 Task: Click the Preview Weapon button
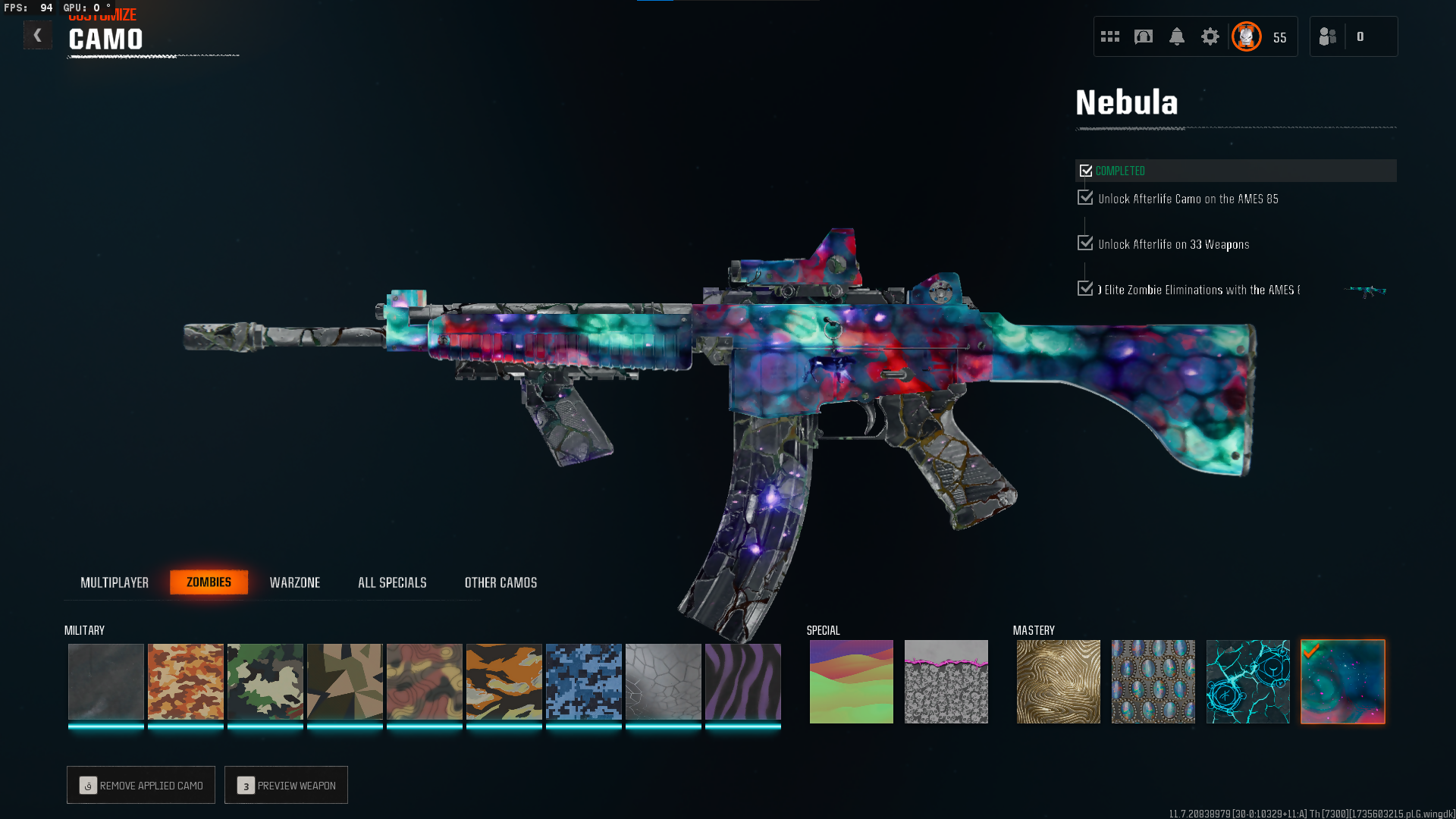coord(286,785)
